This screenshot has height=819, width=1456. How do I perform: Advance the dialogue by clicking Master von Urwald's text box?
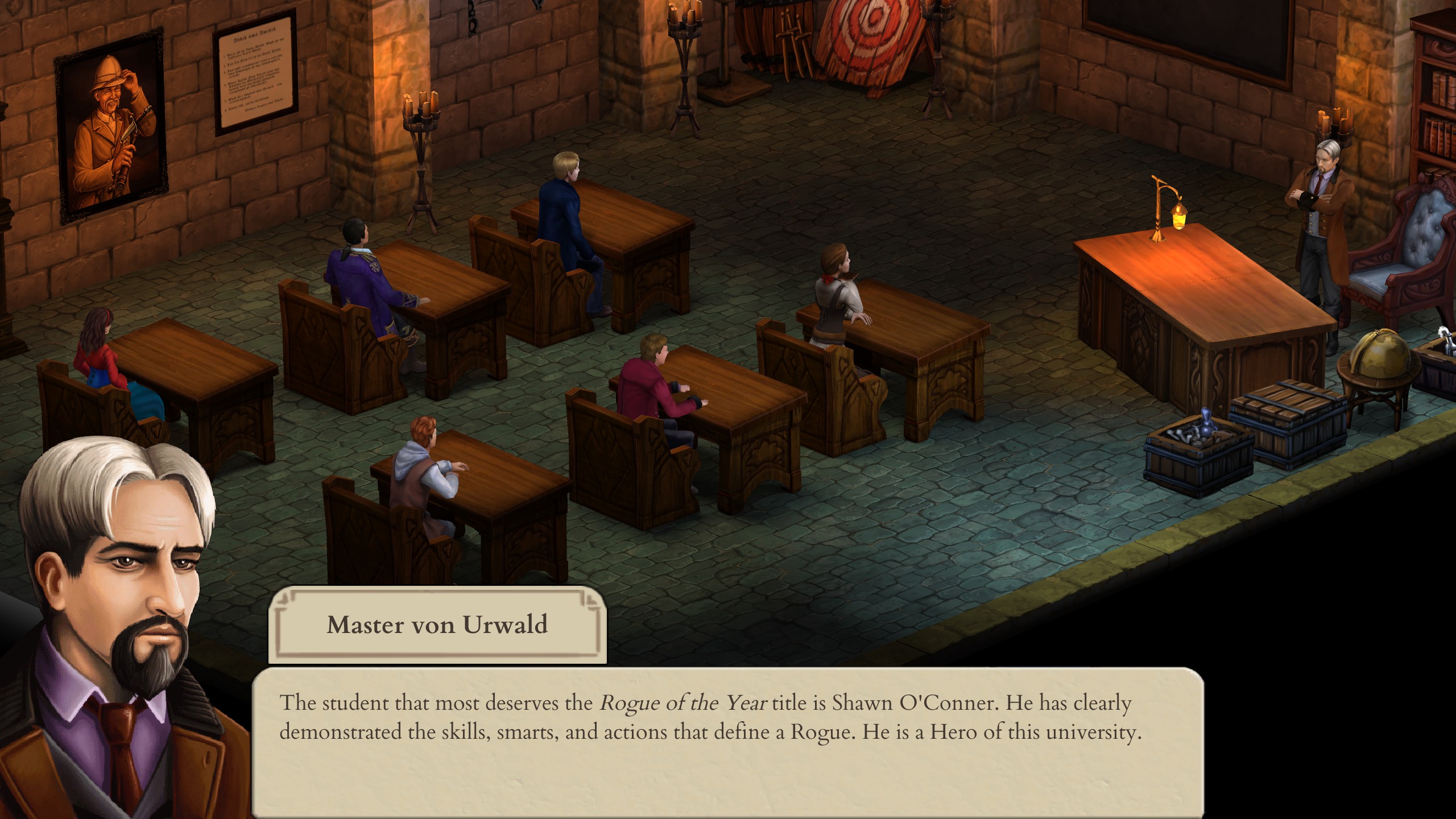click(727, 745)
